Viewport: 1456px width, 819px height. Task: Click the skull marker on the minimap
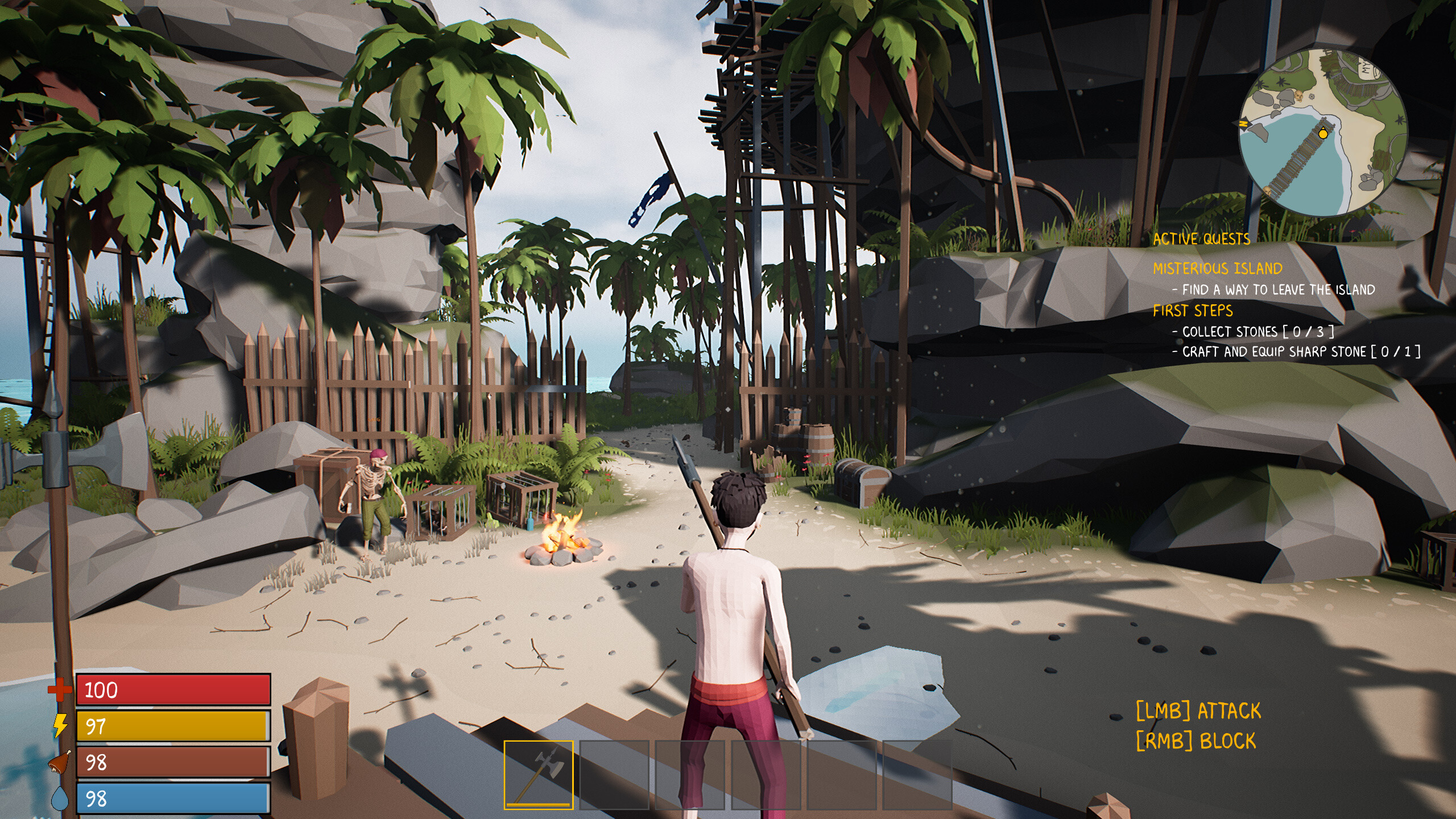[1299, 96]
